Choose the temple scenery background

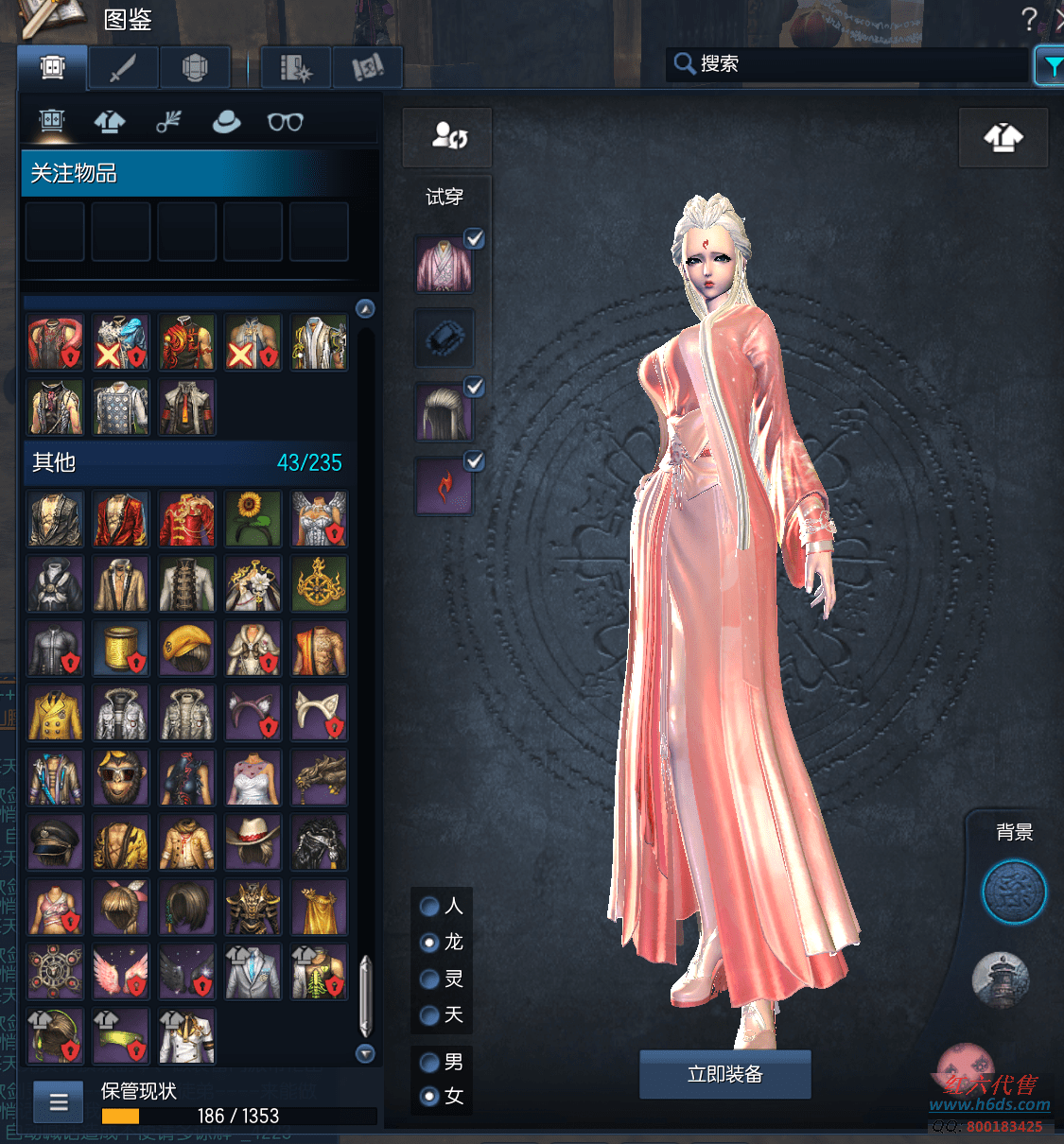[x=1001, y=979]
